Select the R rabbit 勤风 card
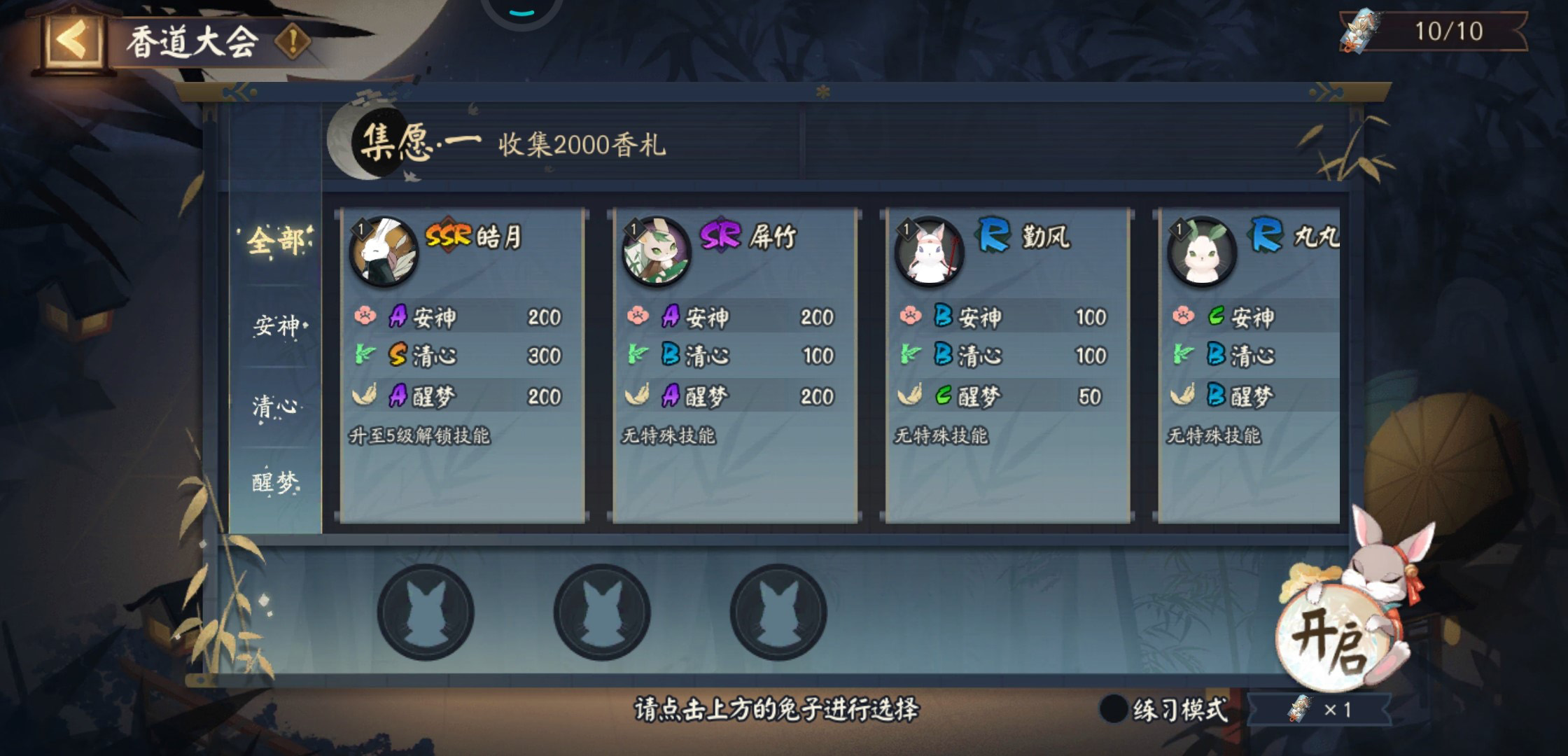 pos(1007,364)
